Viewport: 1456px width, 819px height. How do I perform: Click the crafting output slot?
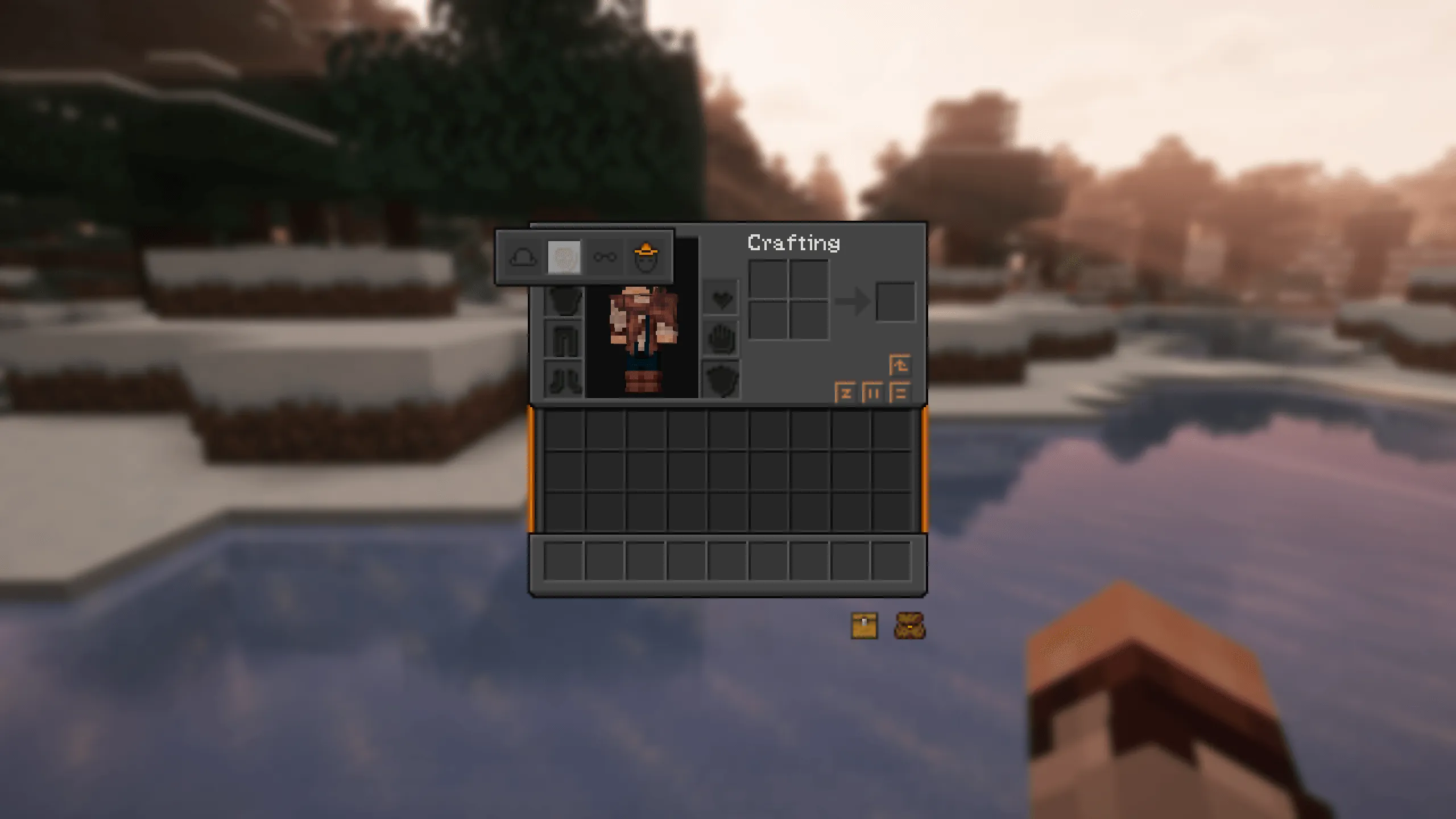[x=897, y=301]
